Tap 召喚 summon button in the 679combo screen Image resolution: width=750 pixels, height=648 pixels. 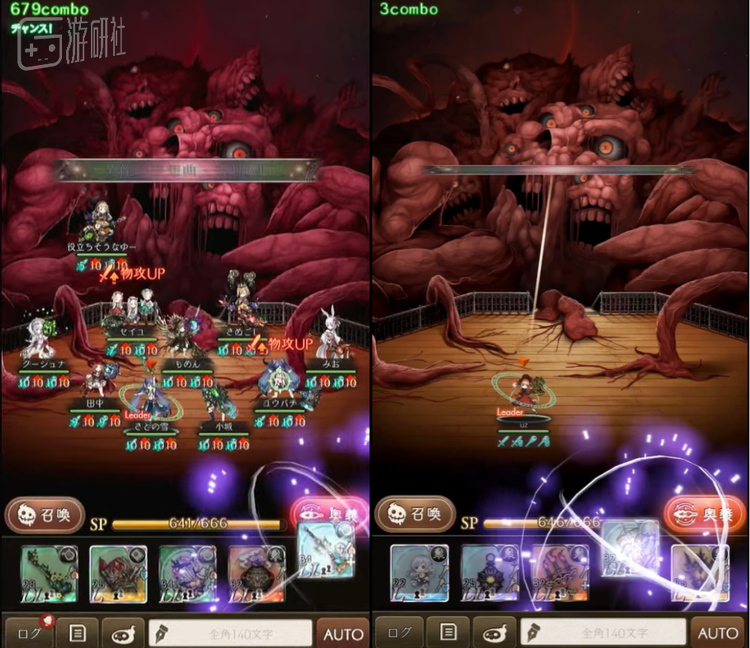click(45, 515)
